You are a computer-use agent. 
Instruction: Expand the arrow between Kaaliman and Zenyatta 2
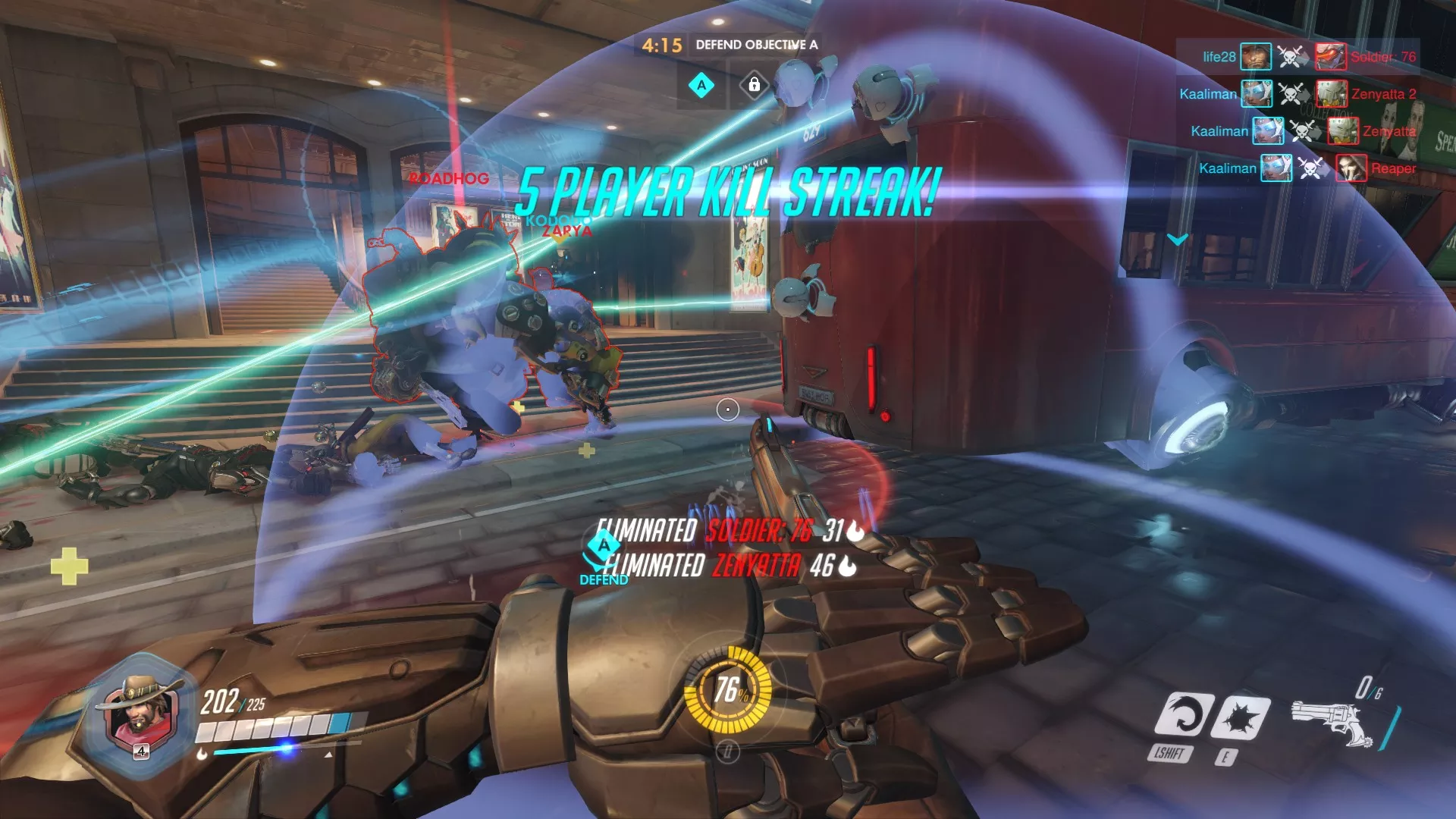tap(1303, 94)
